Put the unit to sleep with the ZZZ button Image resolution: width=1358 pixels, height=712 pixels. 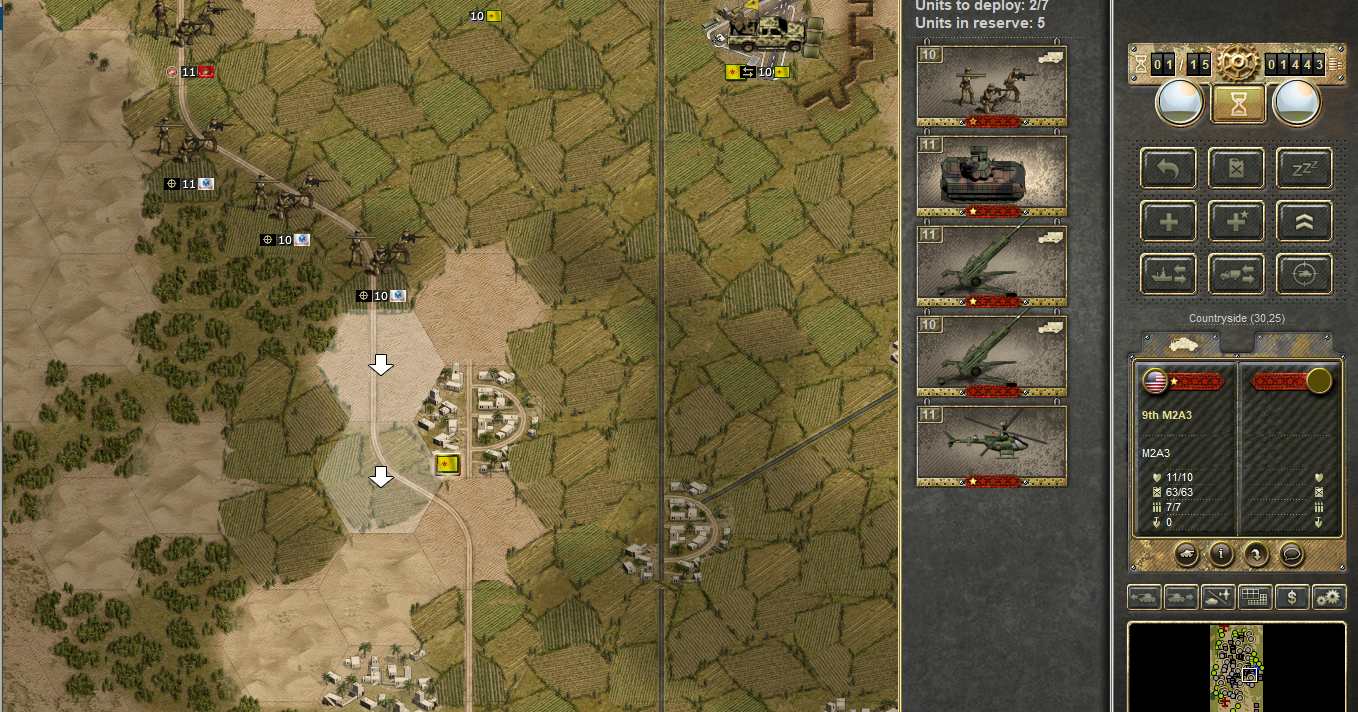[1304, 169]
